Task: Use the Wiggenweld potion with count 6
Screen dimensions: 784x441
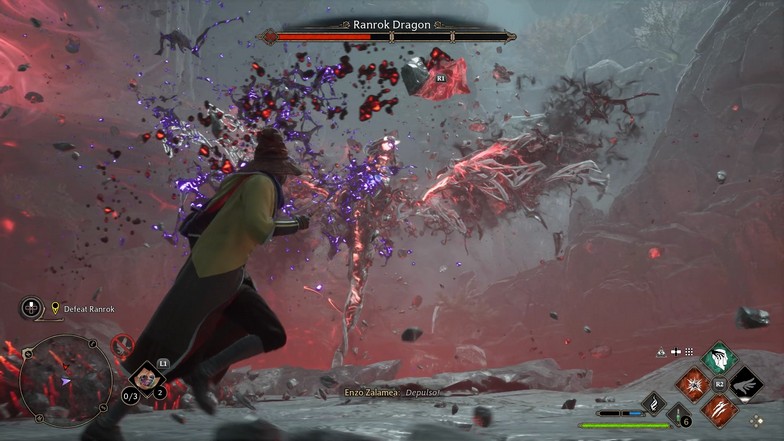Action: pos(680,416)
